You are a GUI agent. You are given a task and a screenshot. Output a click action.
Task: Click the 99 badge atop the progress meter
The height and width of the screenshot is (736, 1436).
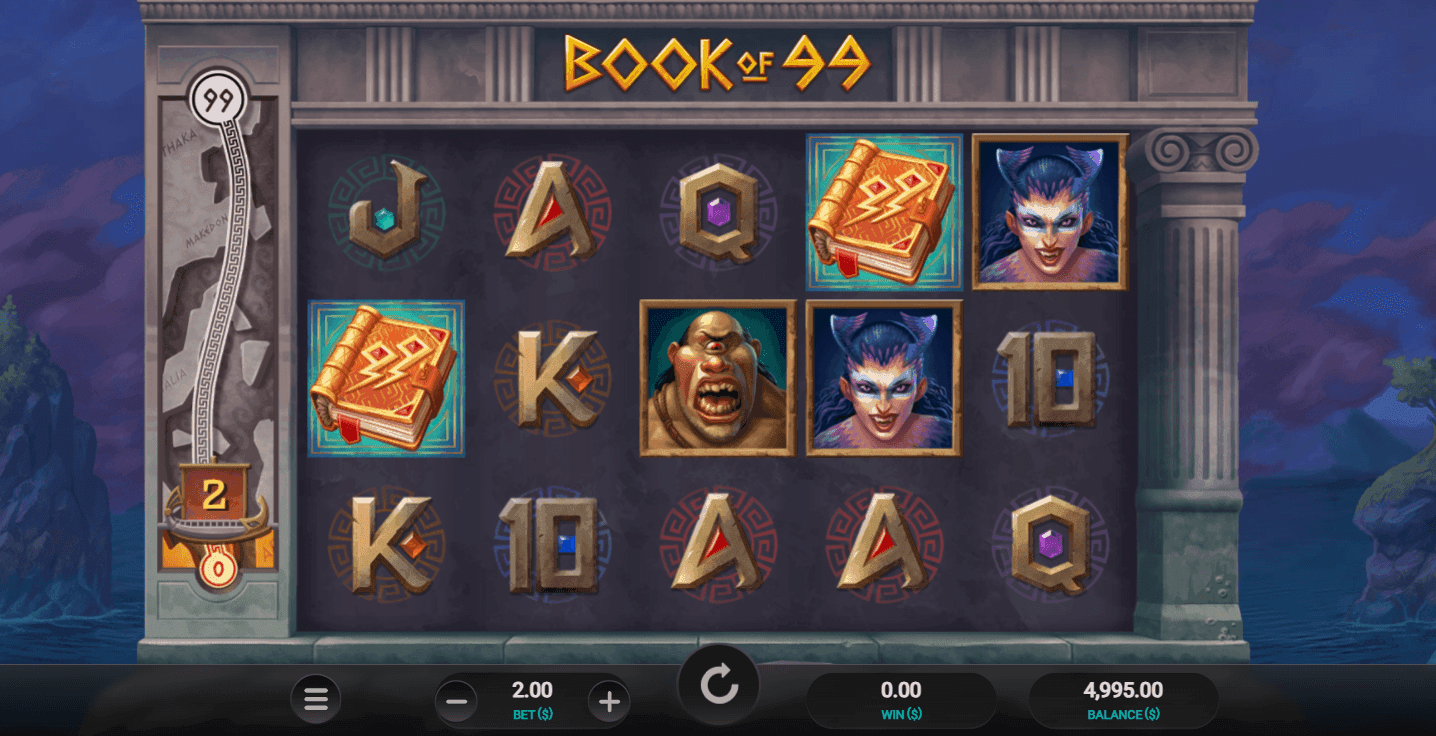(x=216, y=99)
